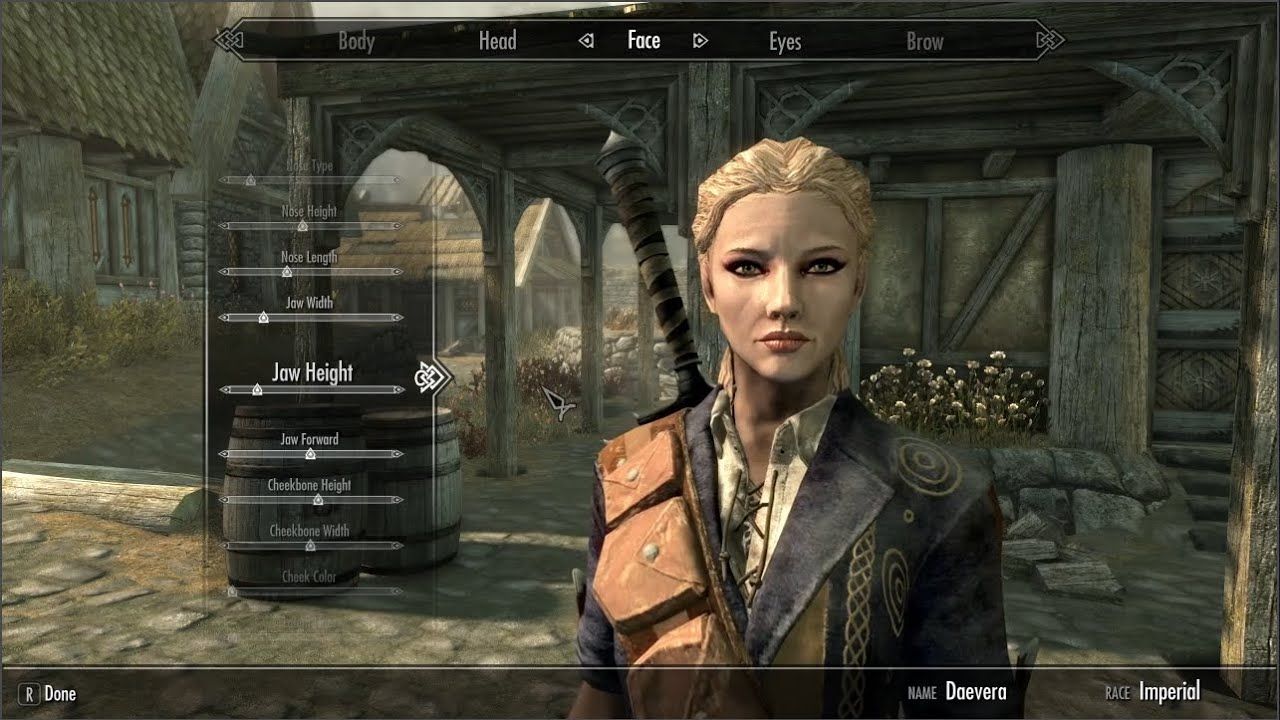Switch to the Body tab
Image resolution: width=1280 pixels, height=720 pixels.
tap(356, 41)
